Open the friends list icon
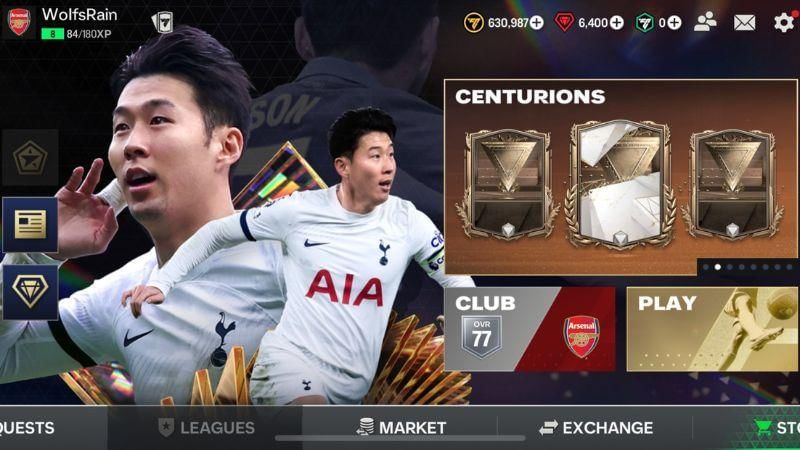The image size is (800, 450). coord(706,22)
